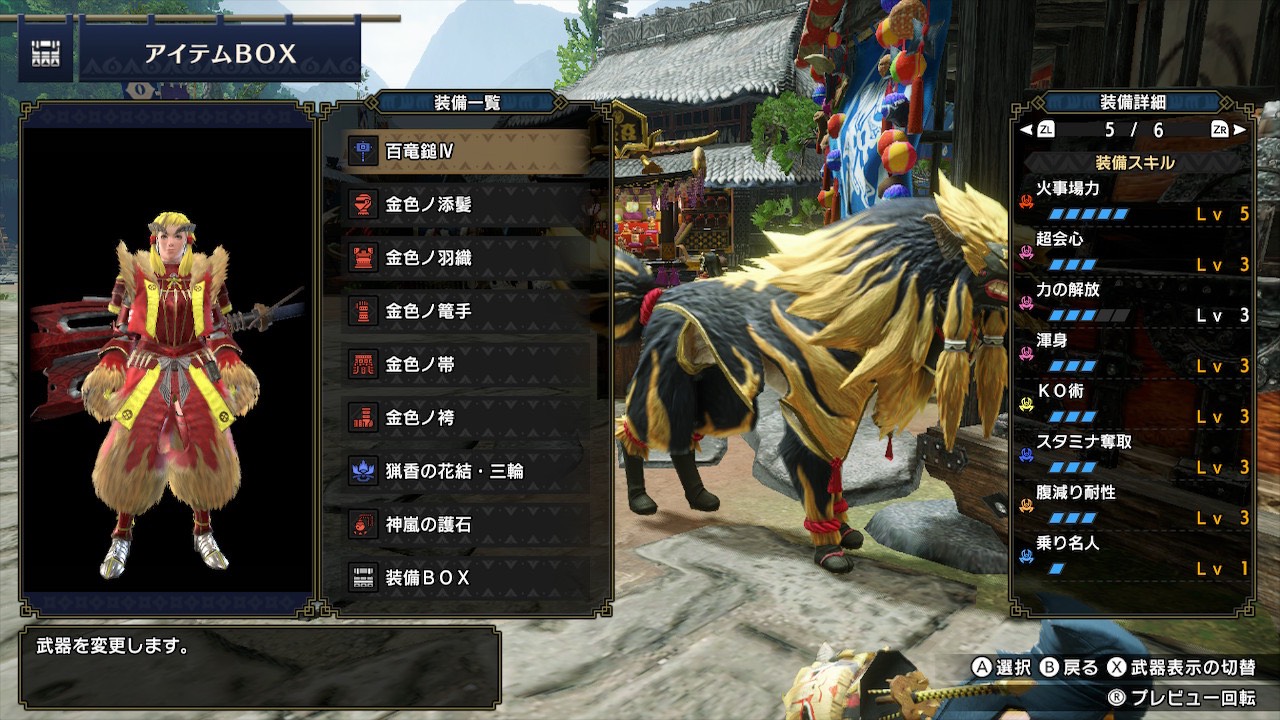Choose the KO術 skill row
Viewport: 1280px width, 720px height.
pyautogui.click(x=1134, y=404)
